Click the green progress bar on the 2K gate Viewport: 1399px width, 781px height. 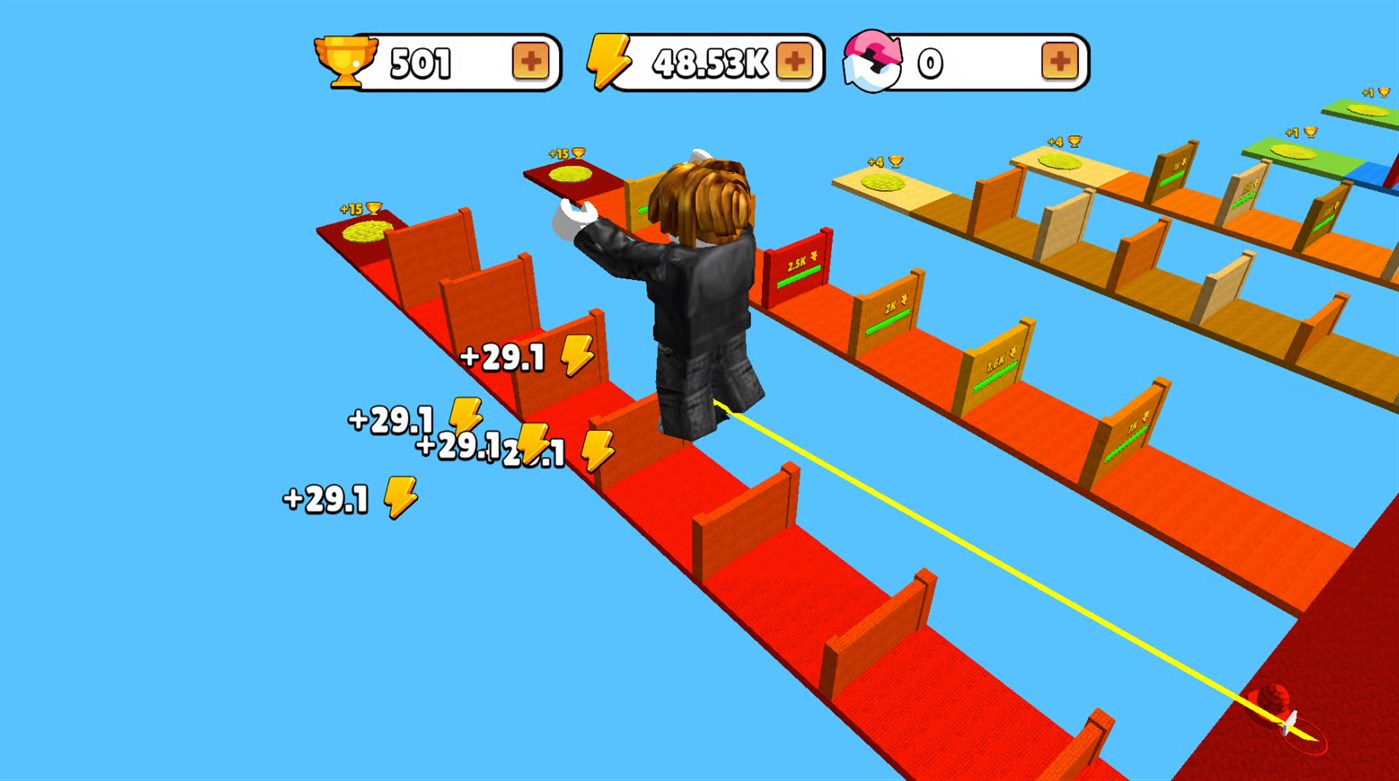[889, 323]
